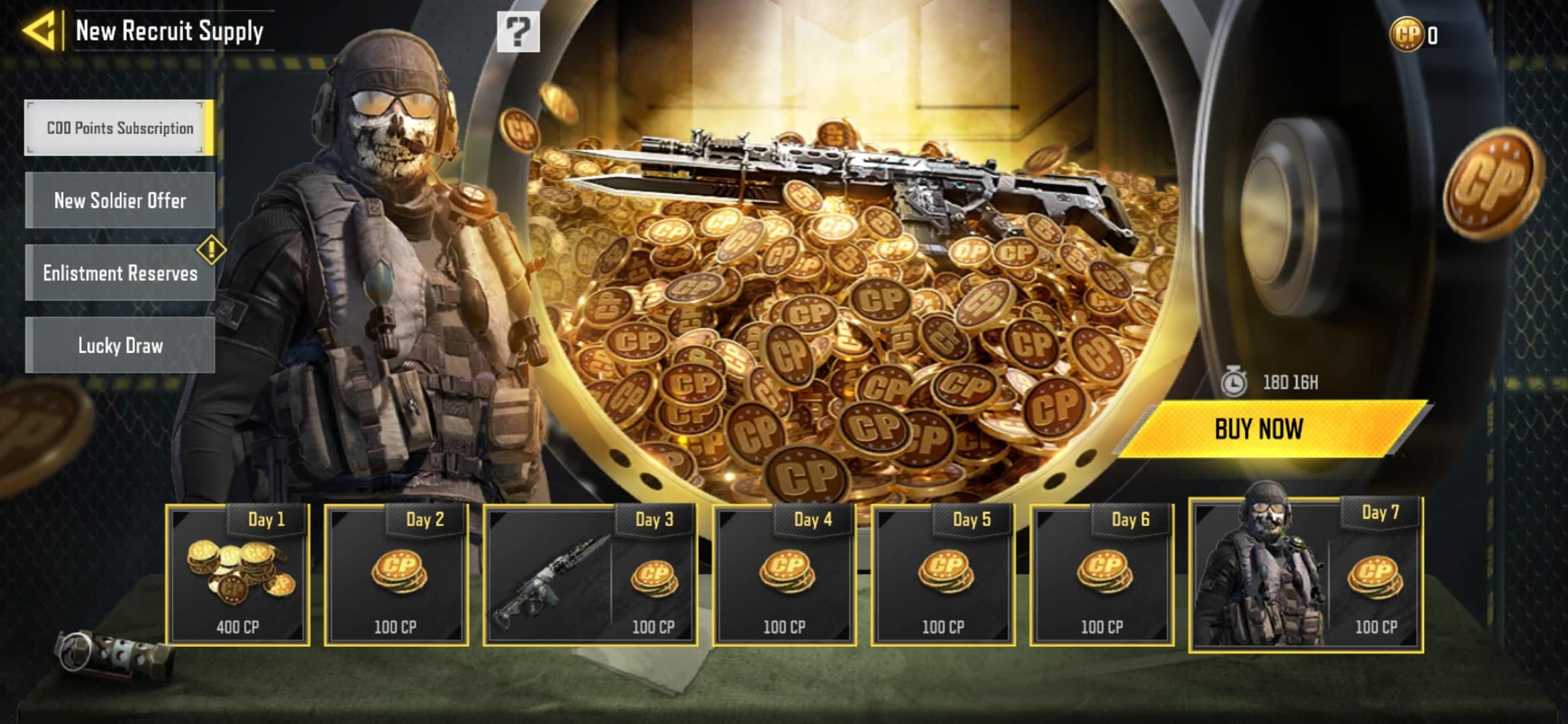Select the COD Points Subscription tab

120,128
